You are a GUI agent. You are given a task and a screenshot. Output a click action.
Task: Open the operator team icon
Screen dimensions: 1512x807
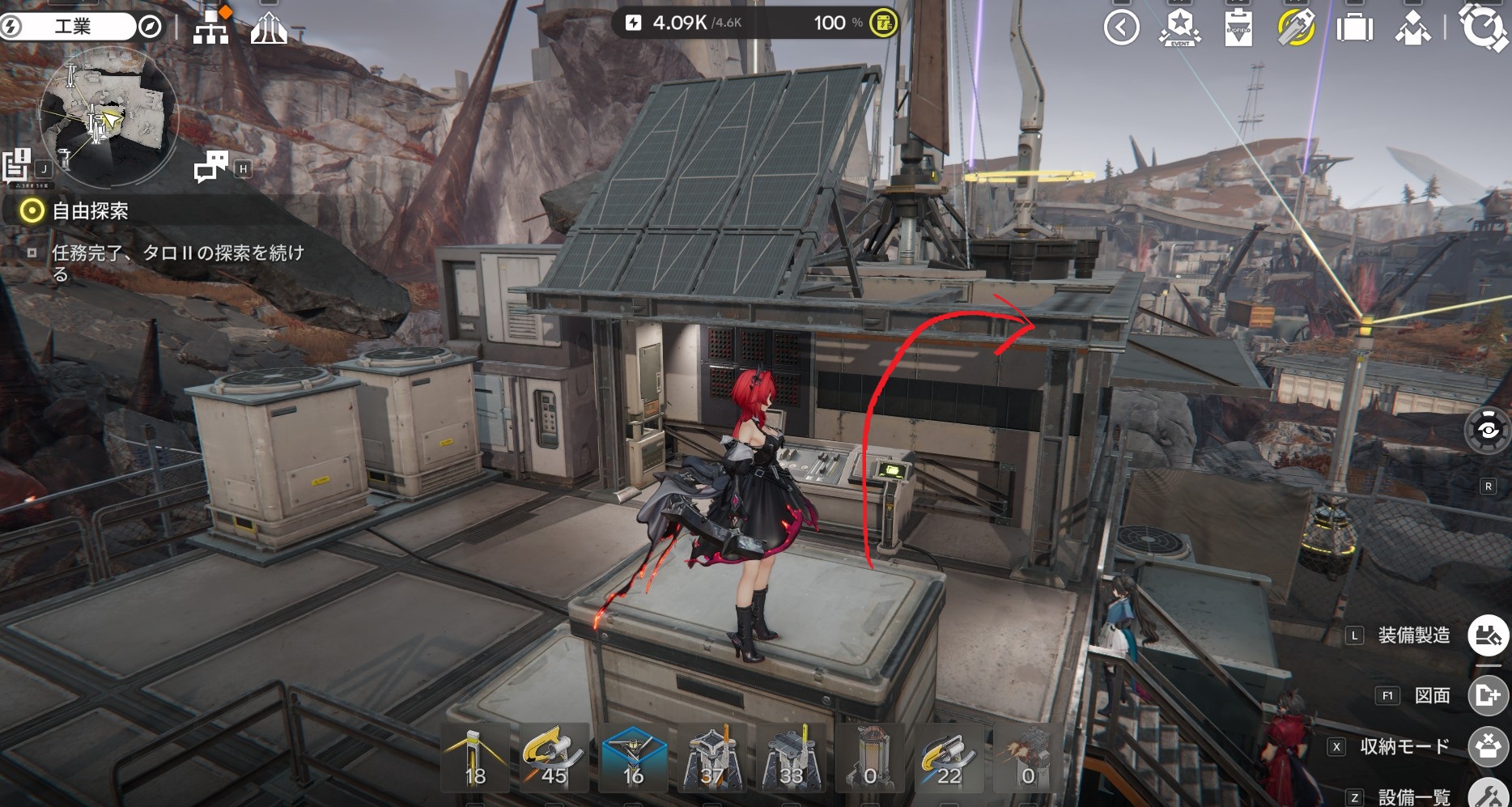(1412, 28)
